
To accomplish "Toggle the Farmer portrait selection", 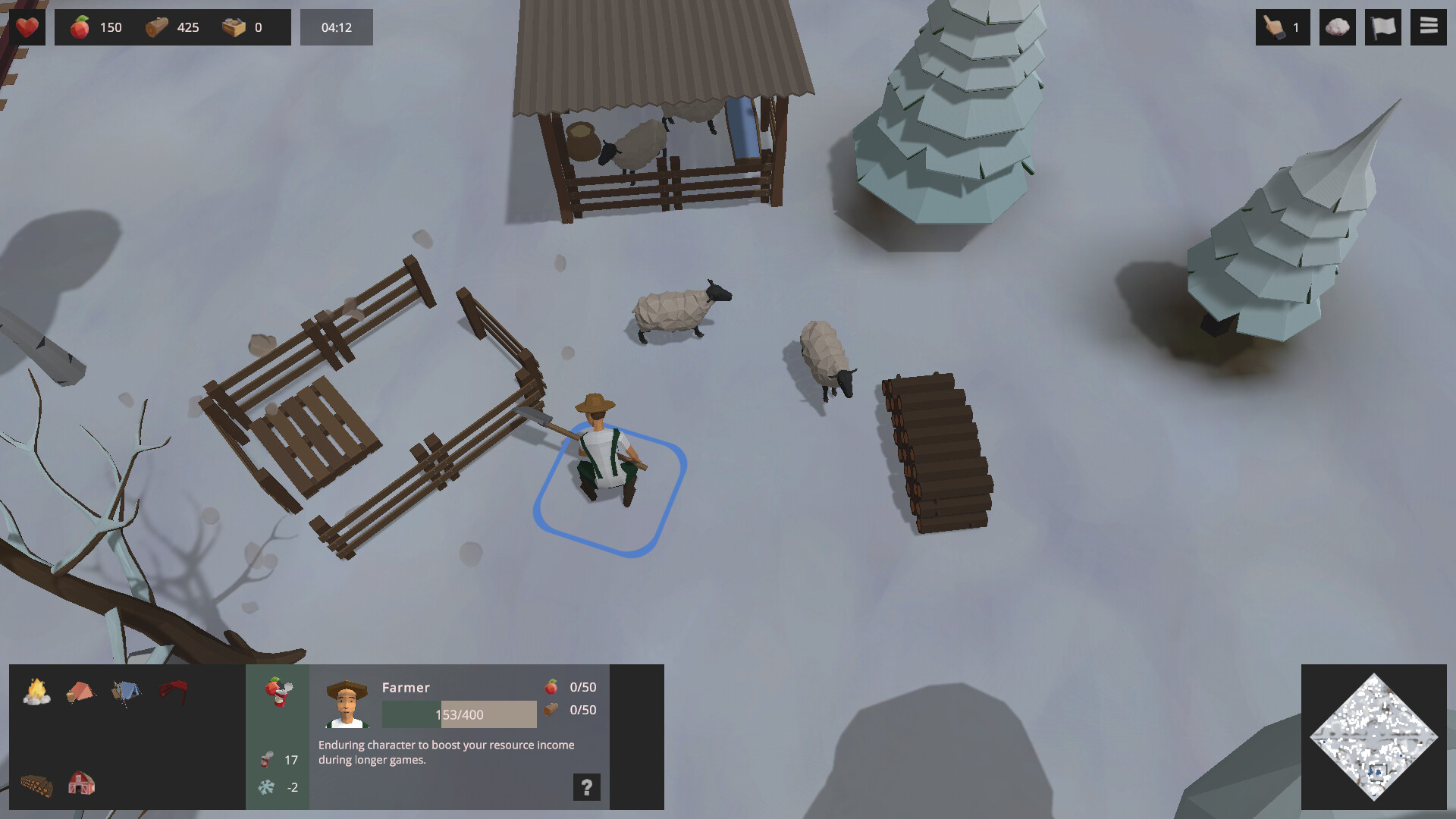I will 345,705.
